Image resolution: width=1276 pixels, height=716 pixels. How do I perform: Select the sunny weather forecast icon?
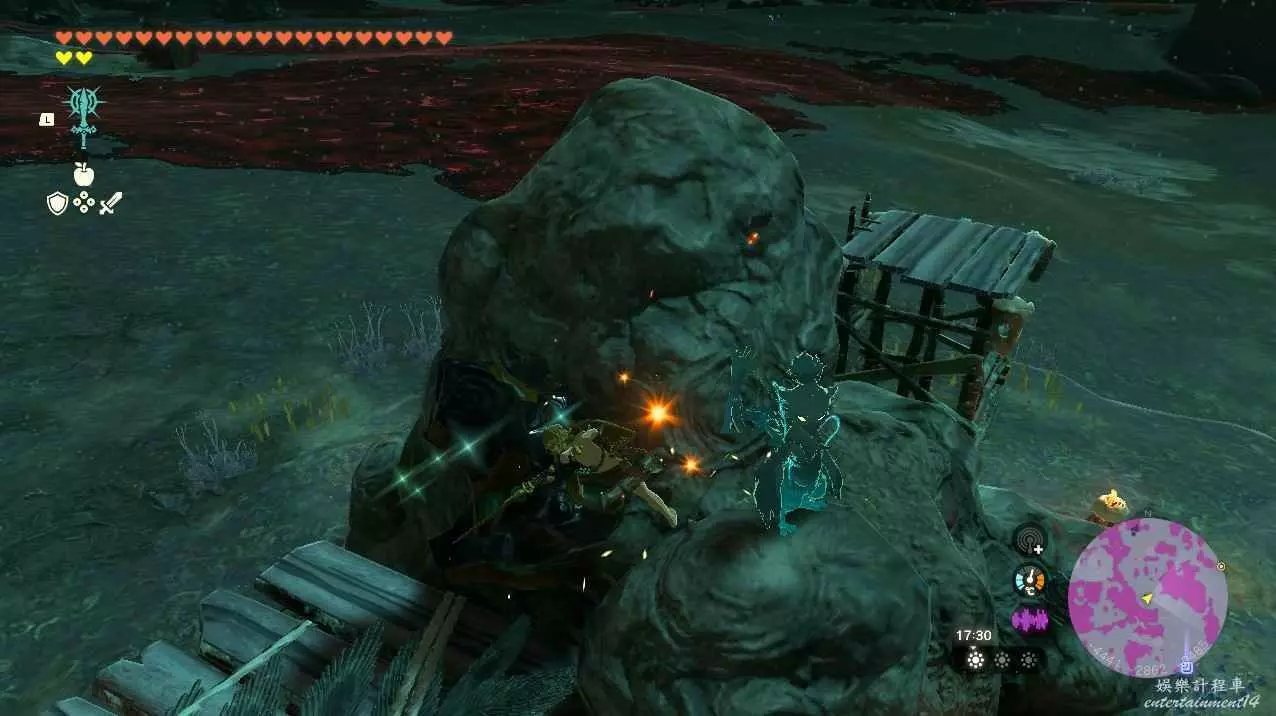coord(975,660)
